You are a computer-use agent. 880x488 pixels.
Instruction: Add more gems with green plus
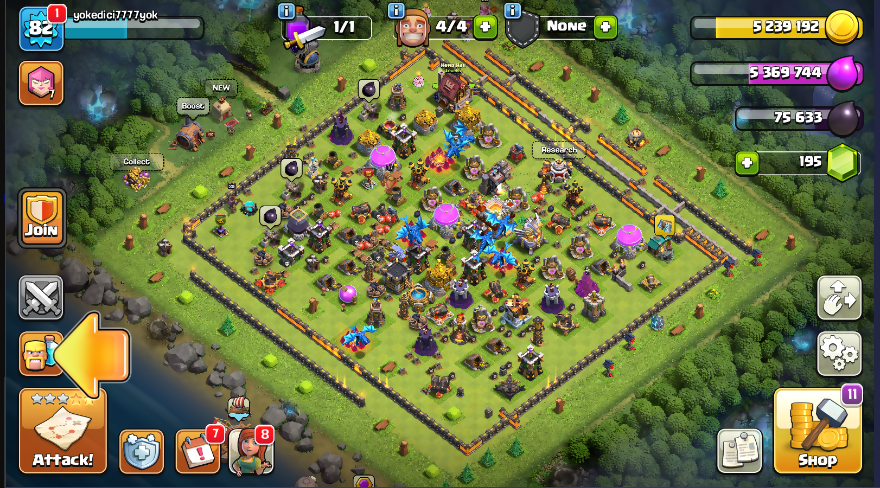click(x=744, y=162)
